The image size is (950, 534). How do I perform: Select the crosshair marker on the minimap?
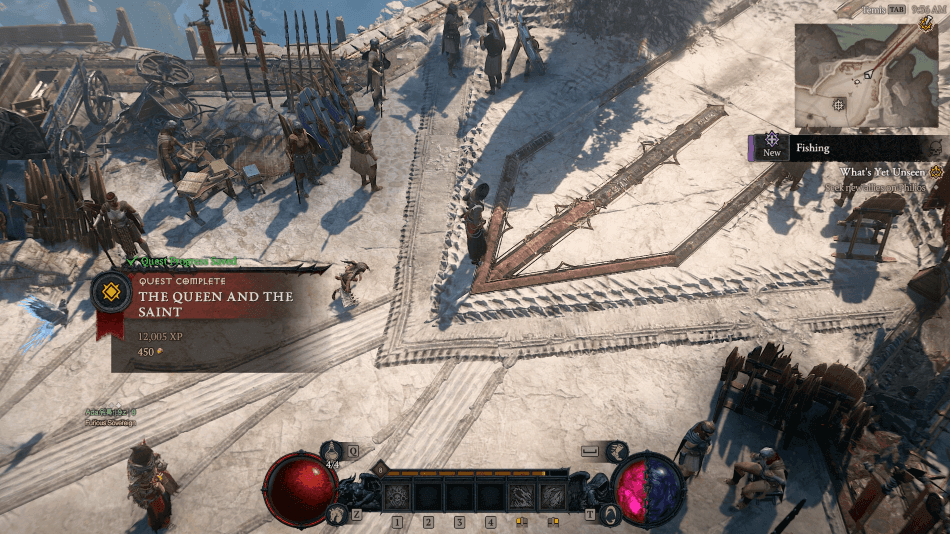tap(838, 104)
